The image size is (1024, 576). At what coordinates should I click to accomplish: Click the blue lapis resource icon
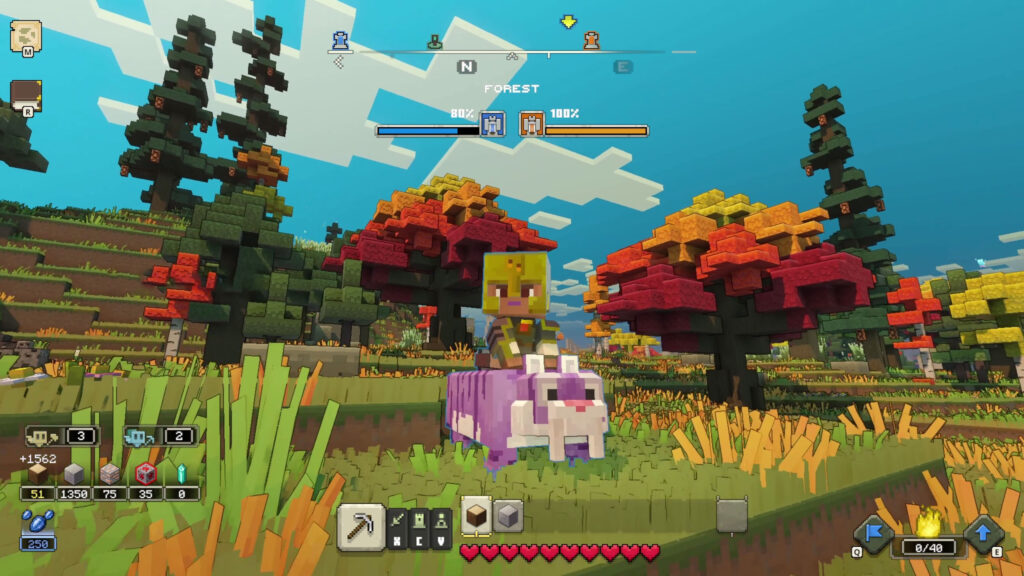tap(37, 522)
